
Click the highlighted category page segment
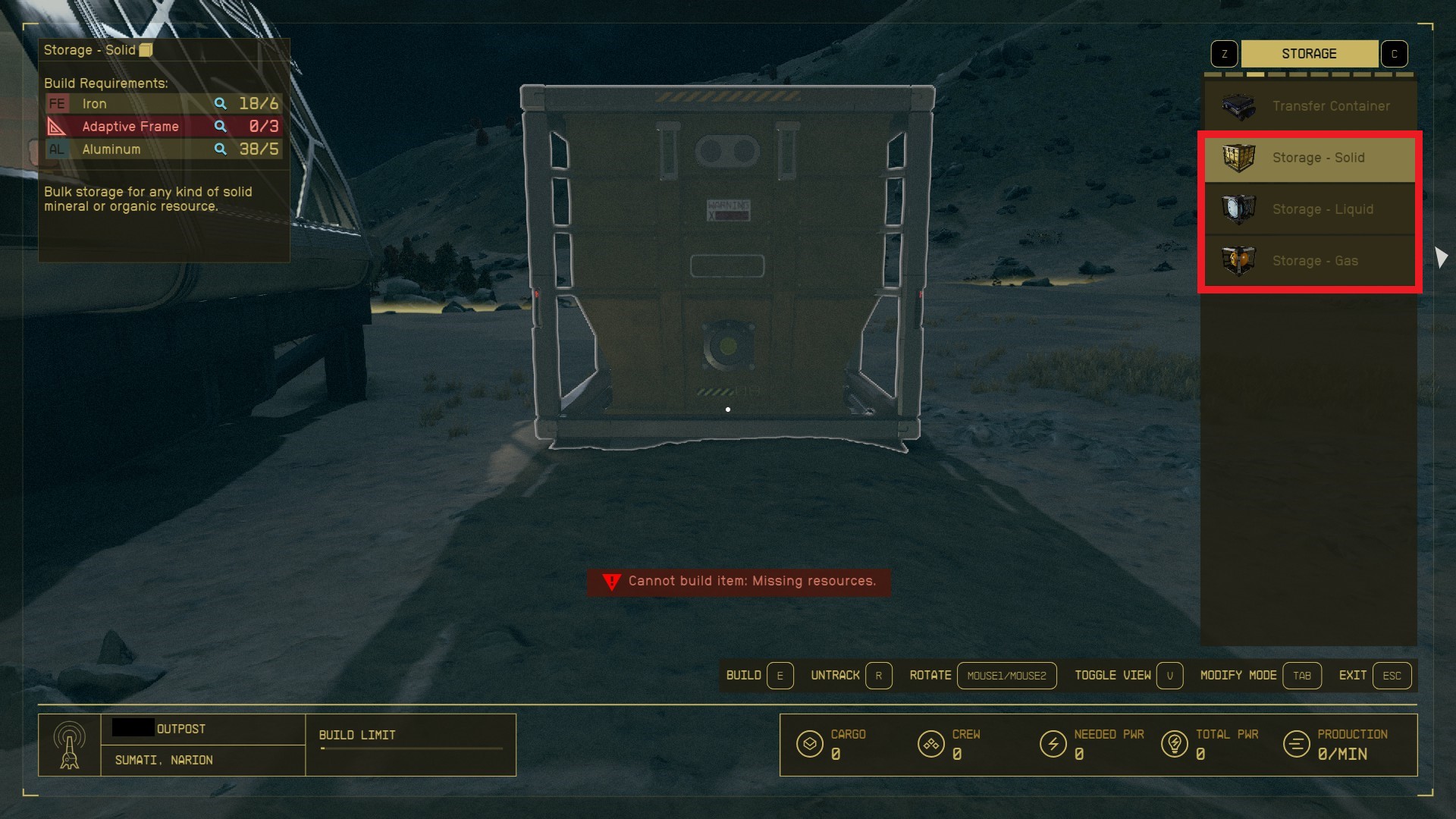[1257, 75]
